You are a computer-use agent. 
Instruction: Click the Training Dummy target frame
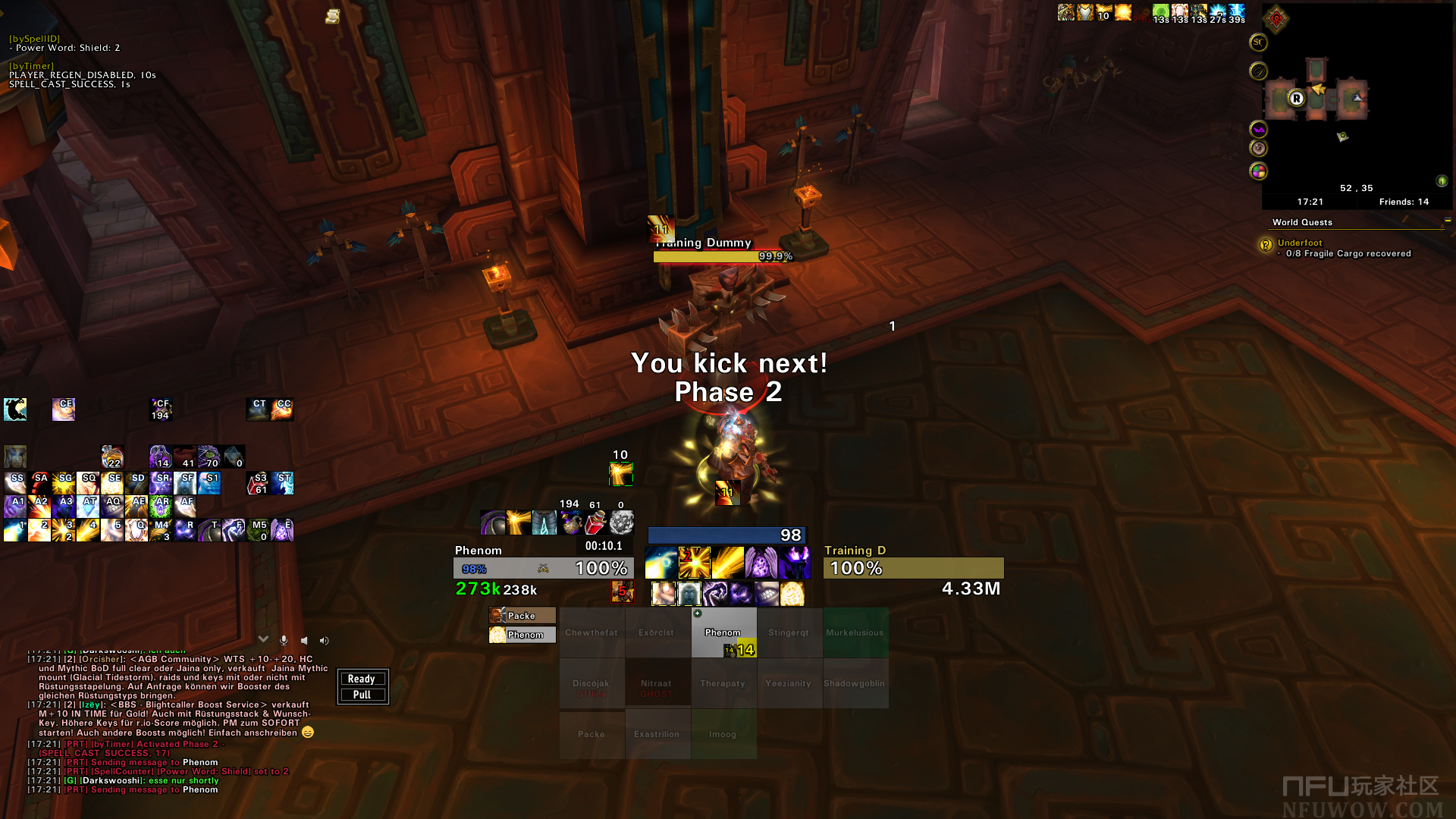point(913,568)
